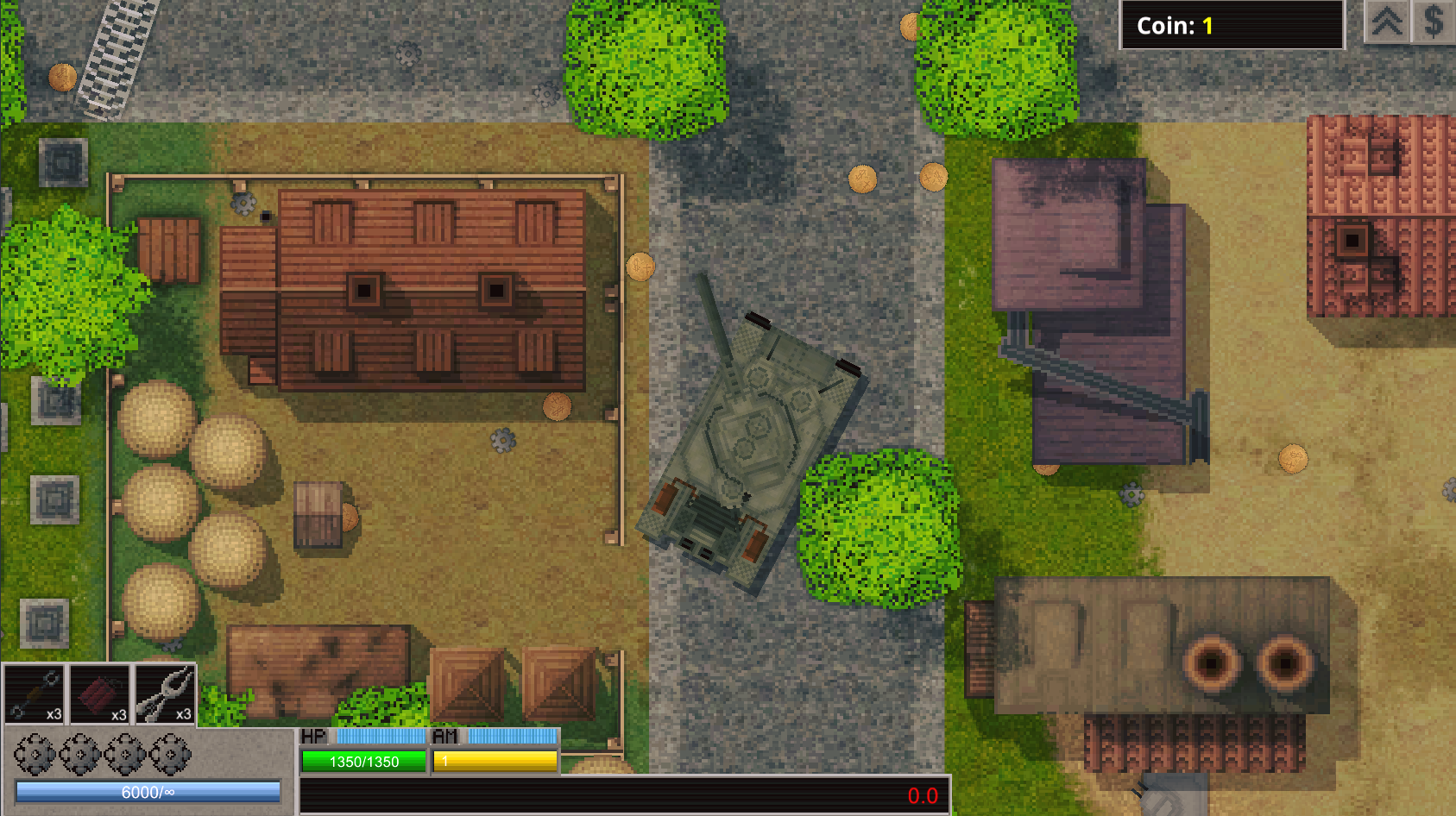This screenshot has width=1456, height=816.
Task: Click the Coin counter display
Action: pos(1232,25)
